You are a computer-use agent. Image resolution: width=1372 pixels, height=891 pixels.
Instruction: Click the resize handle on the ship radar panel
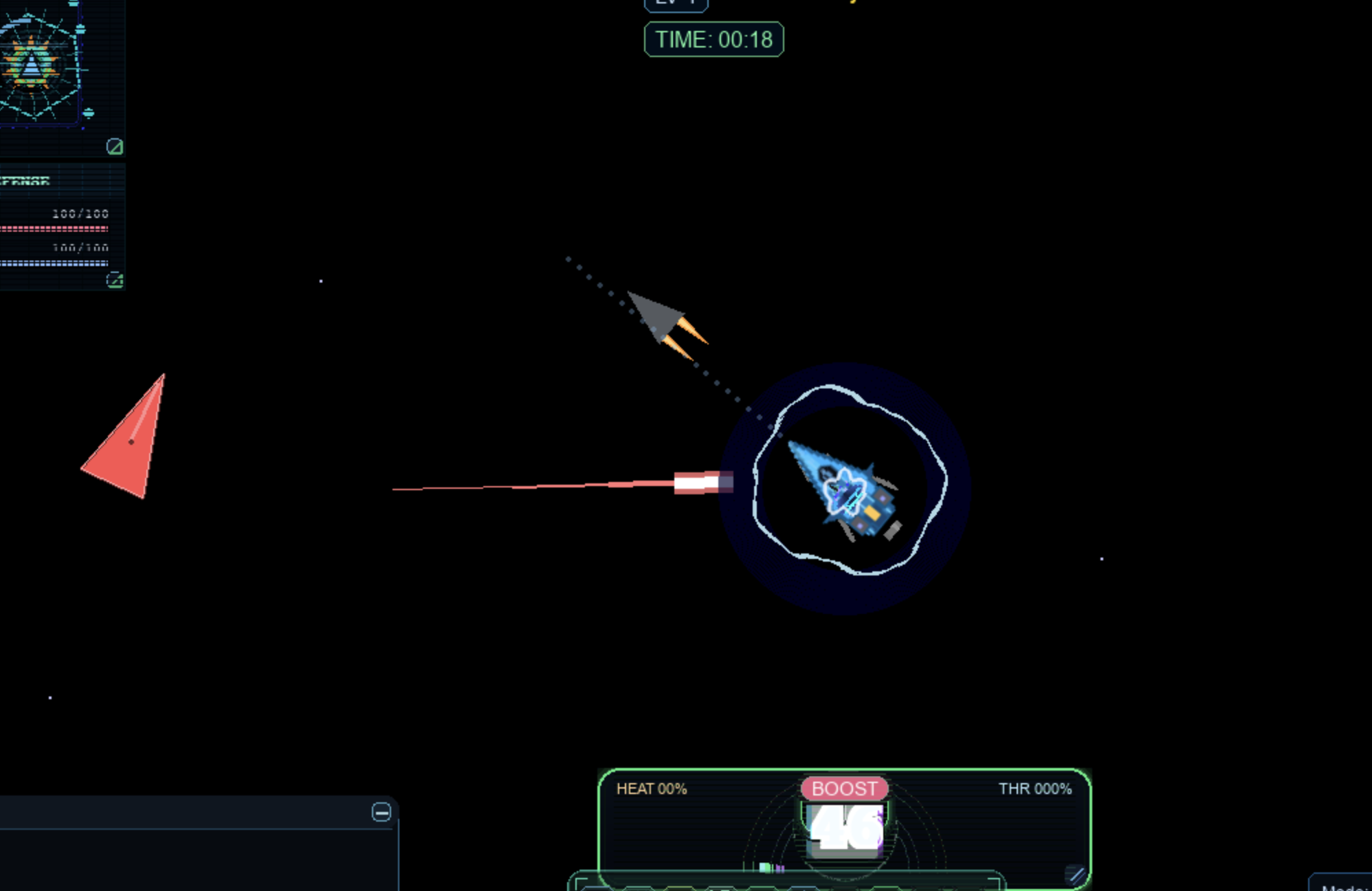pyautogui.click(x=115, y=146)
